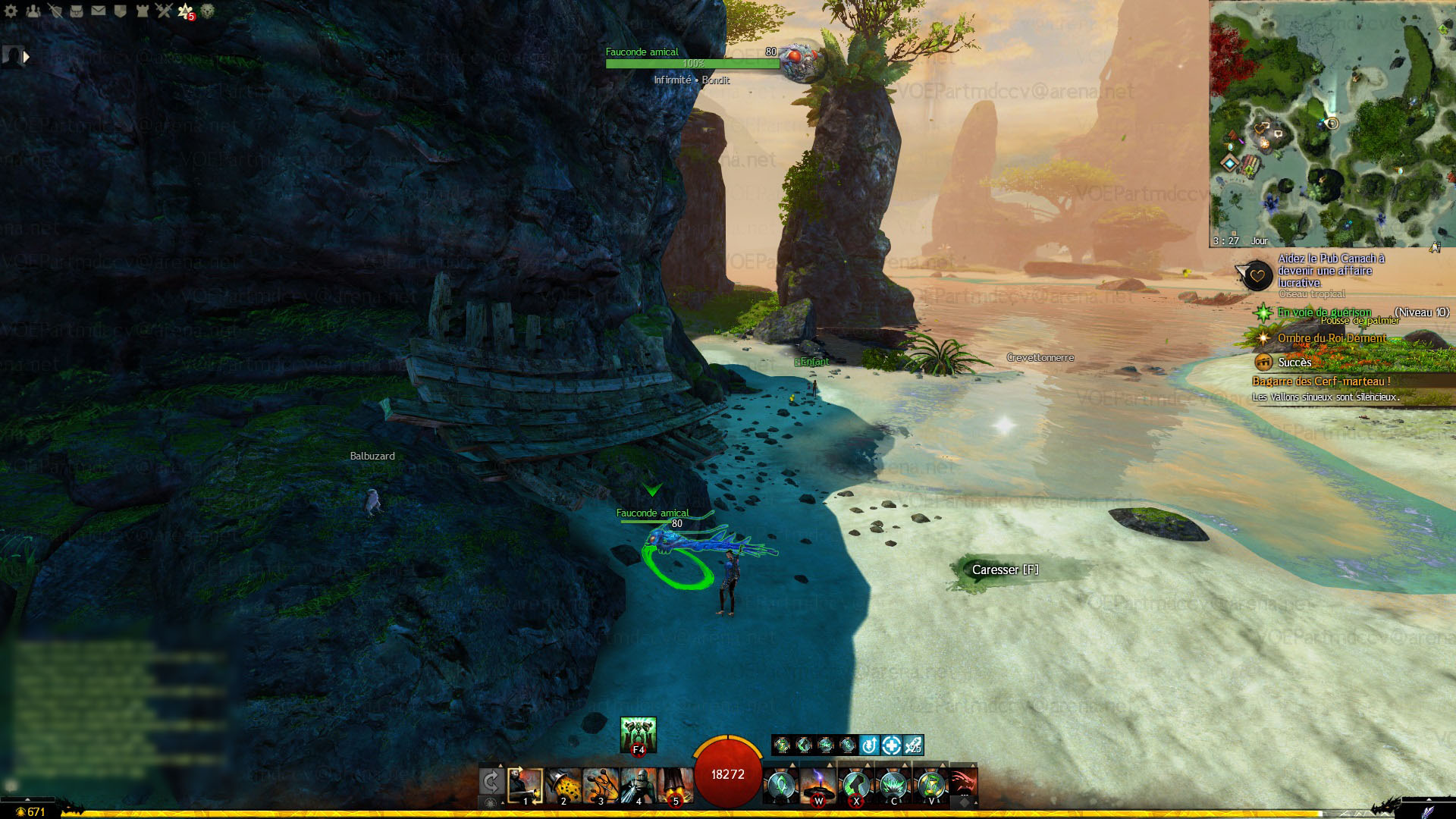Click the minimap
1456x819 pixels.
point(1332,123)
